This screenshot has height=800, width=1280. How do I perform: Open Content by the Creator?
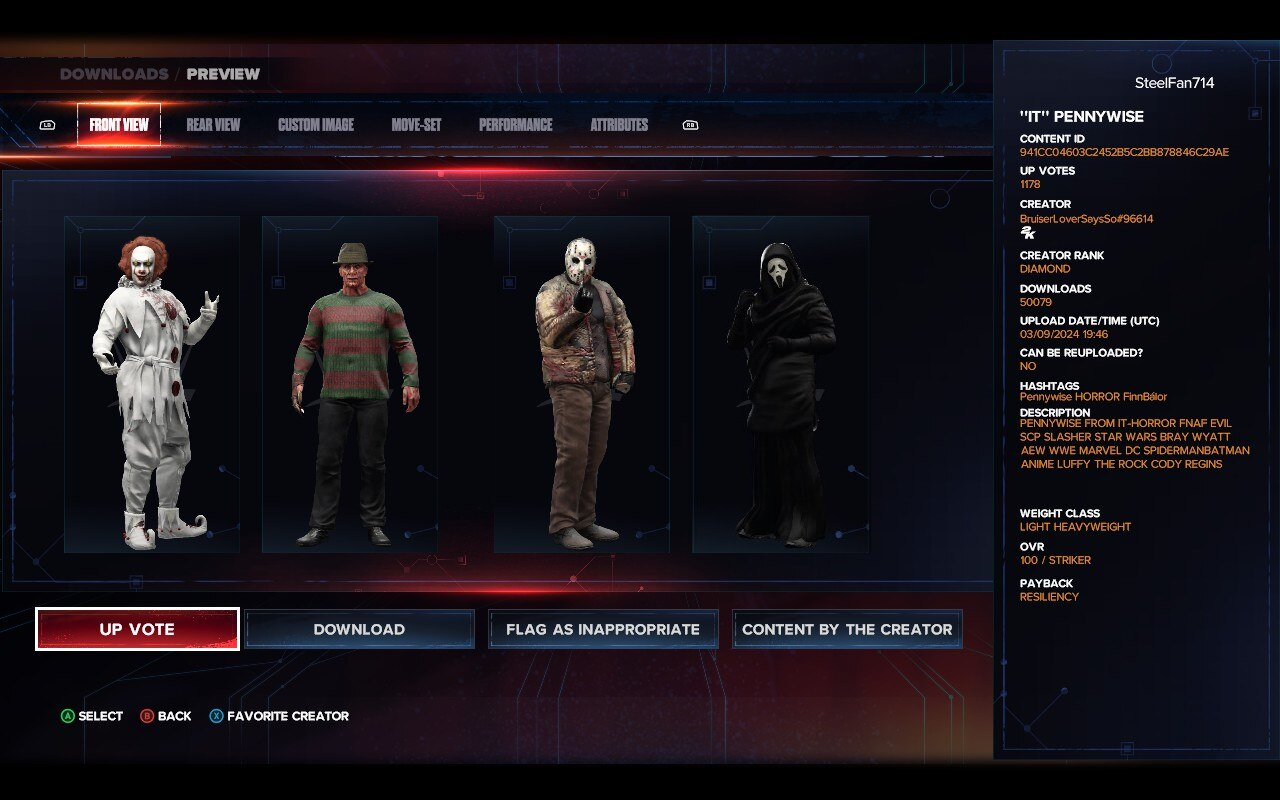847,629
